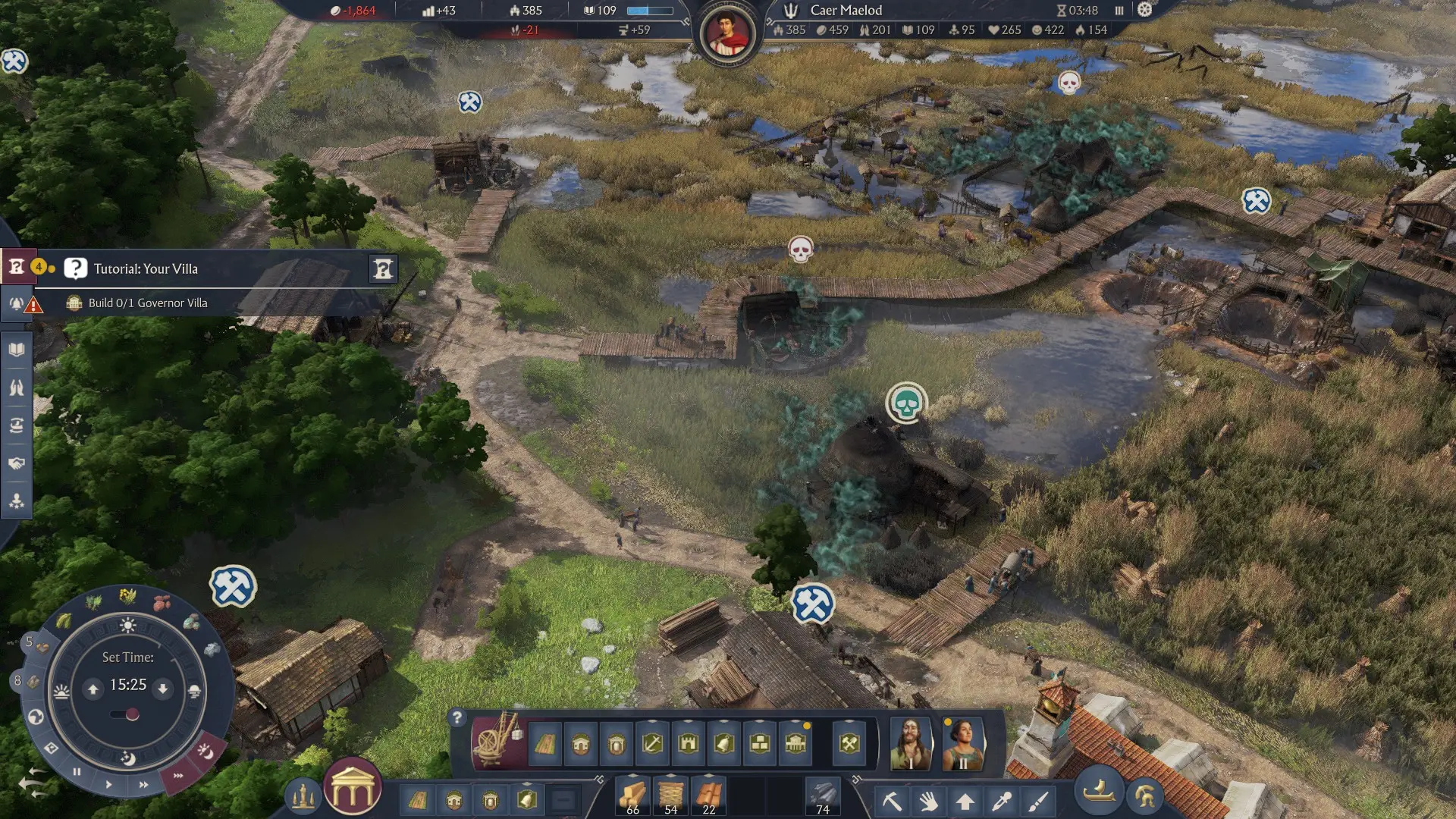Activate the pickaxe demolish tool
The width and height of the screenshot is (1456, 819).
pos(892,801)
